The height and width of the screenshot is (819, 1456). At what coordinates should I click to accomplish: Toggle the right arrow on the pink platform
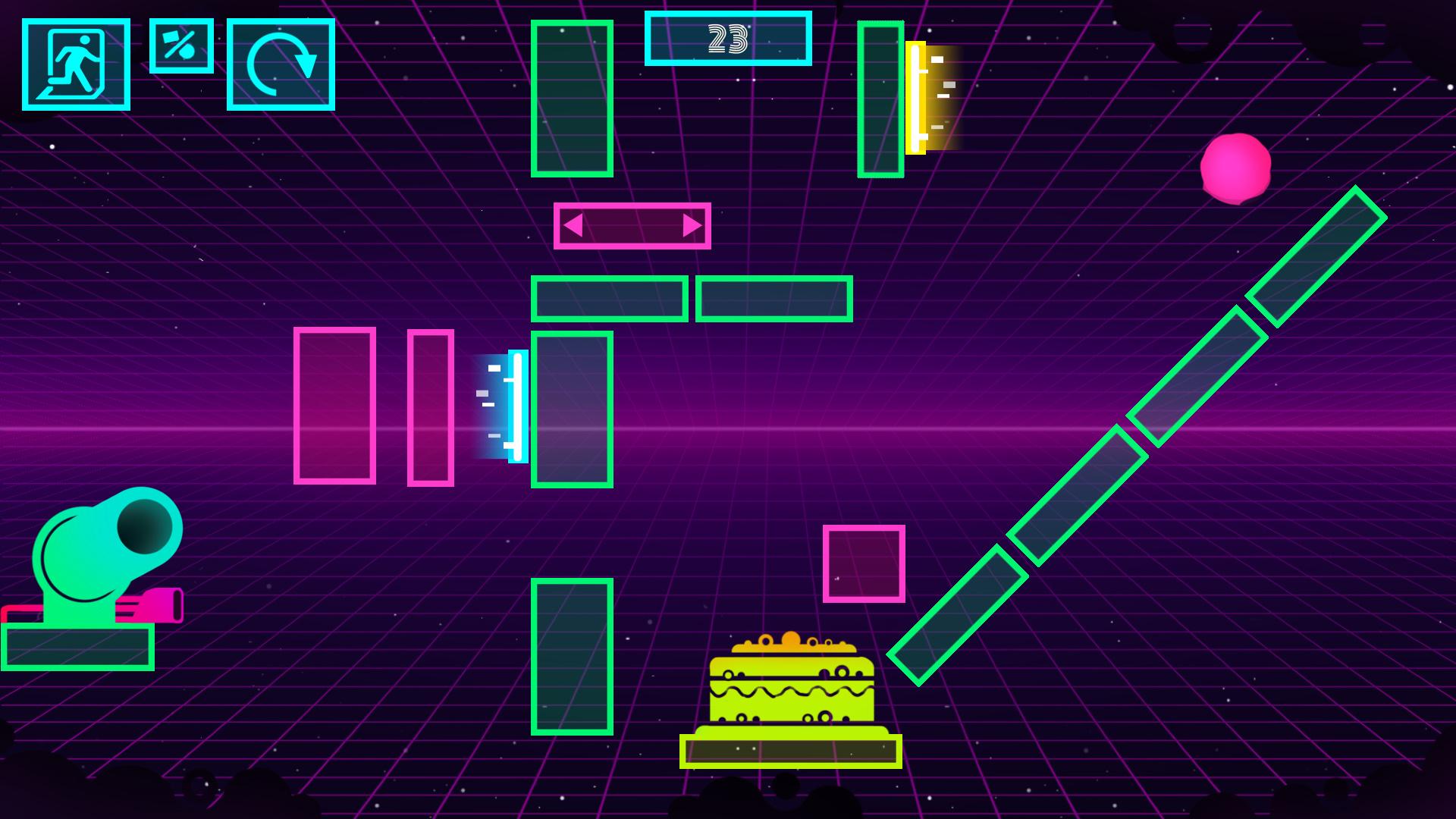point(691,225)
